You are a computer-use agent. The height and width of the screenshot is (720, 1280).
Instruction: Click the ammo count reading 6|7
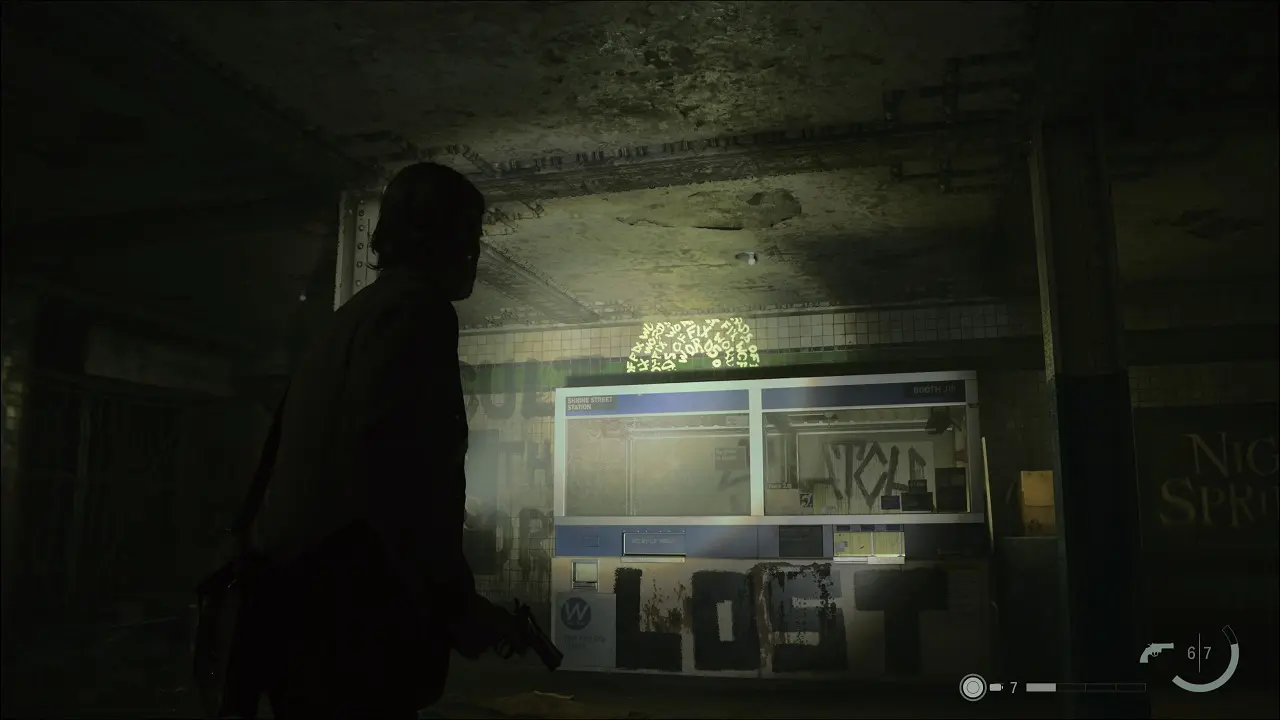1198,651
